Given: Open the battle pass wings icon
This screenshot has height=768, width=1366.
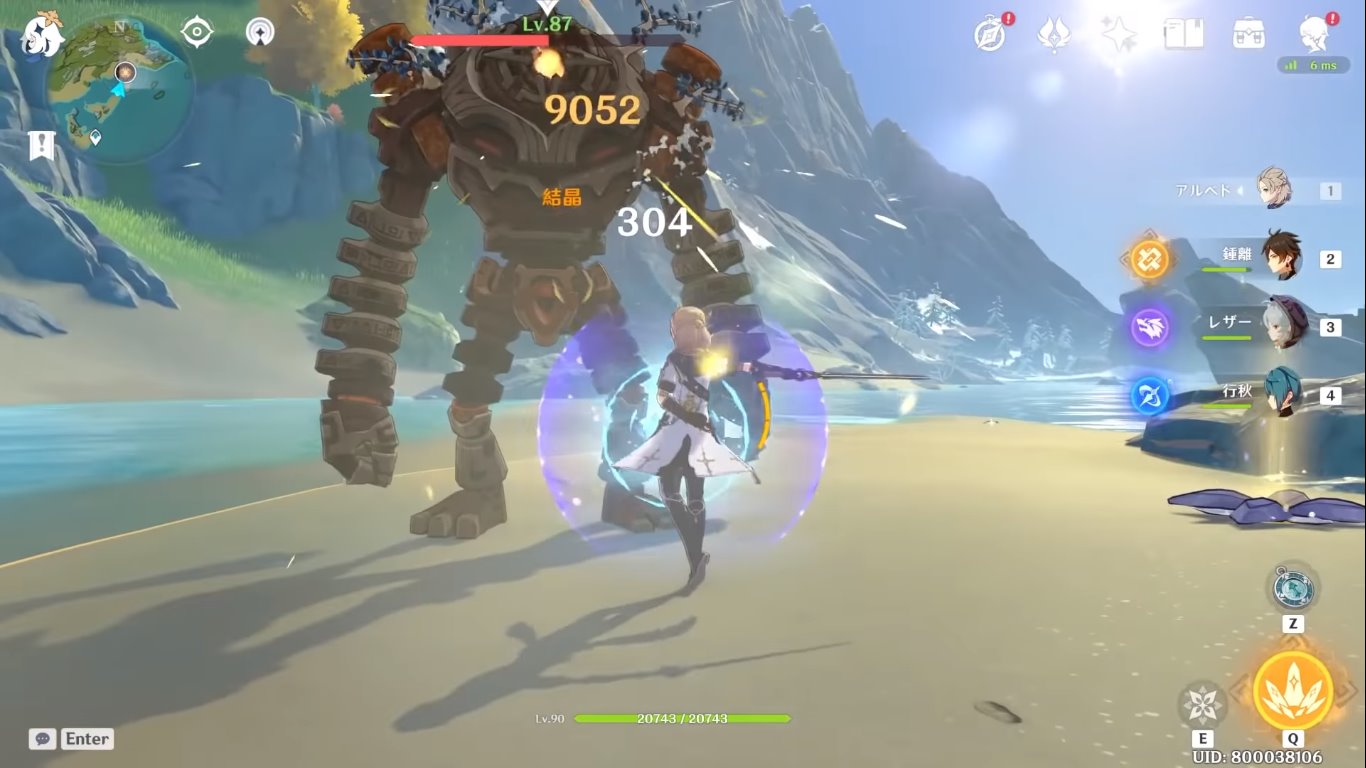Looking at the screenshot, I should click(1053, 34).
